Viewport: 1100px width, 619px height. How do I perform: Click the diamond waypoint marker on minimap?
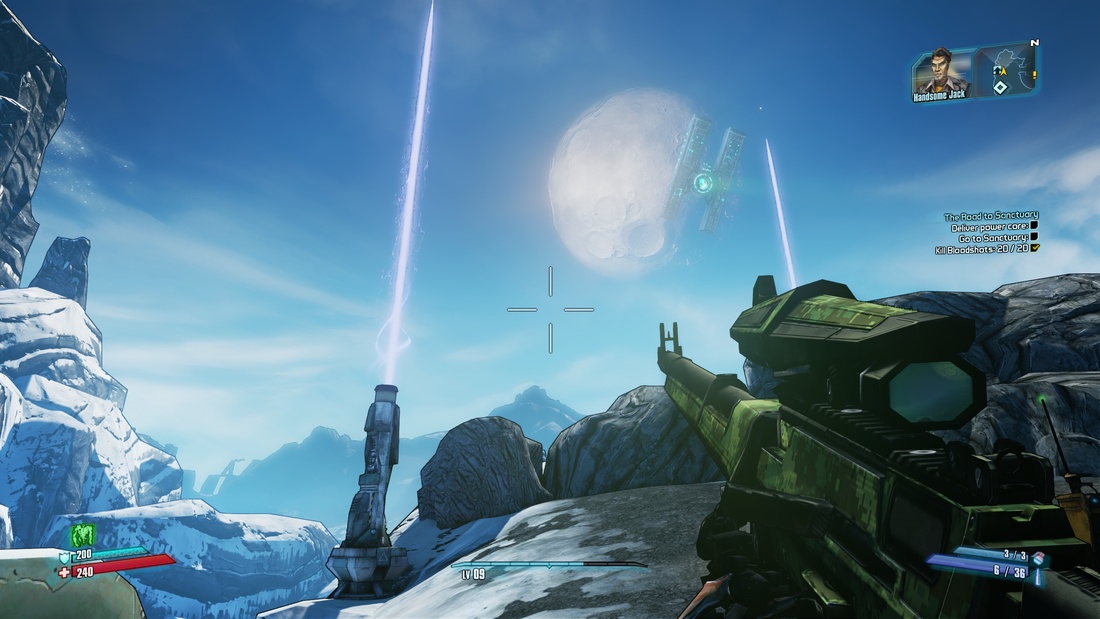pyautogui.click(x=999, y=87)
